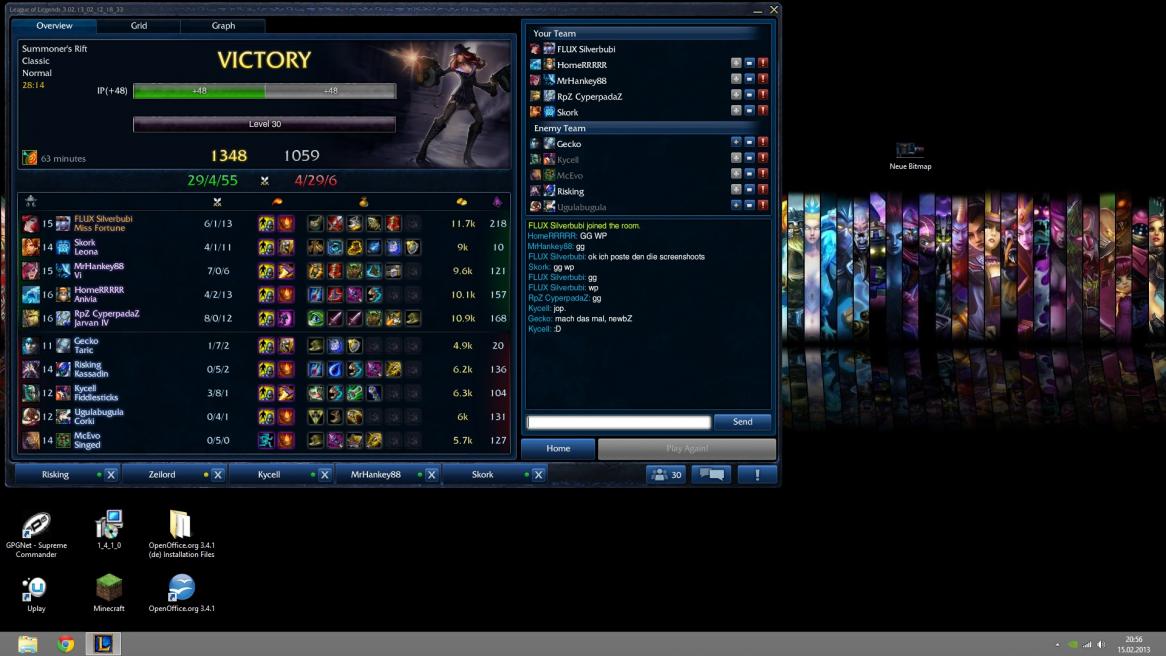Close the League of Legends window
Screen dimensions: 1166x656
773,9
